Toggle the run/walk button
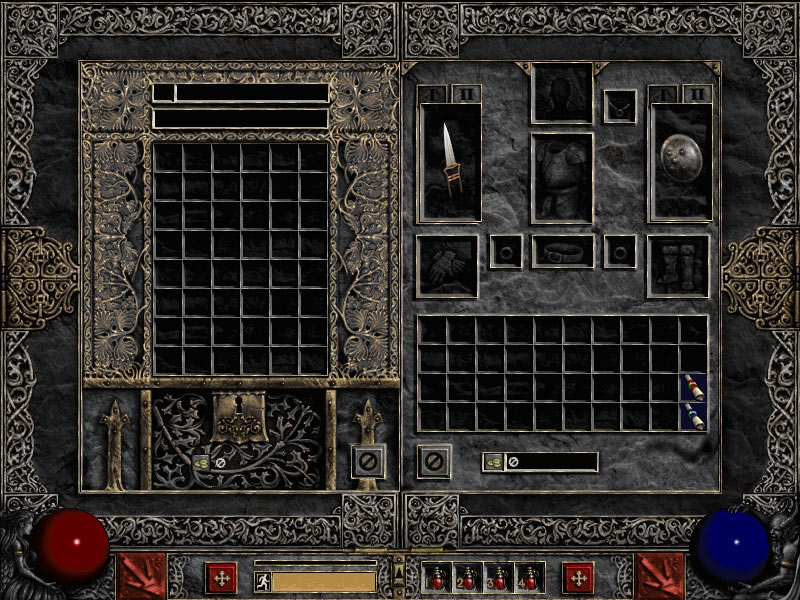This screenshot has height=600, width=800. pyautogui.click(x=262, y=580)
